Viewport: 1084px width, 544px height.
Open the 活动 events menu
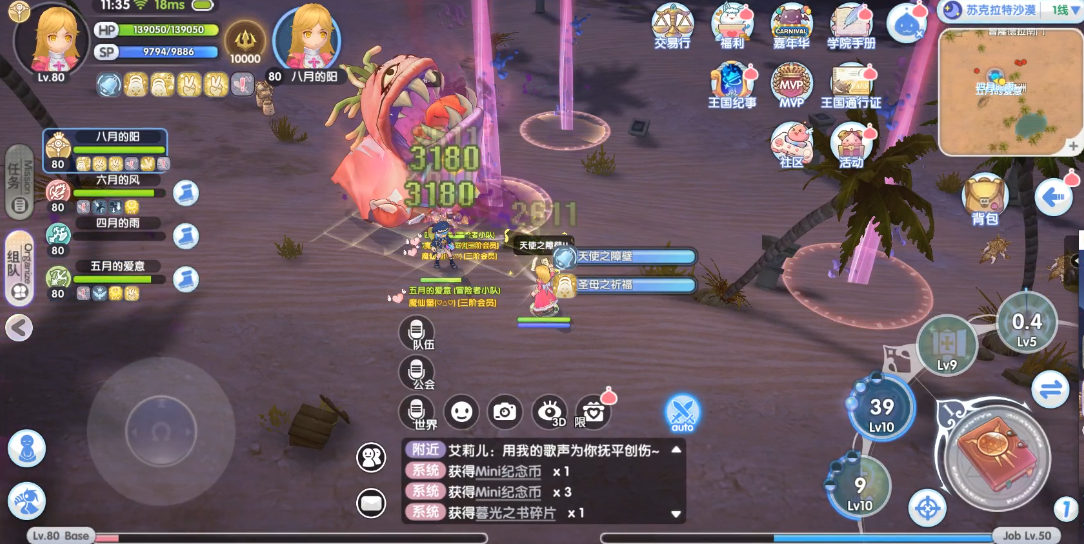851,142
